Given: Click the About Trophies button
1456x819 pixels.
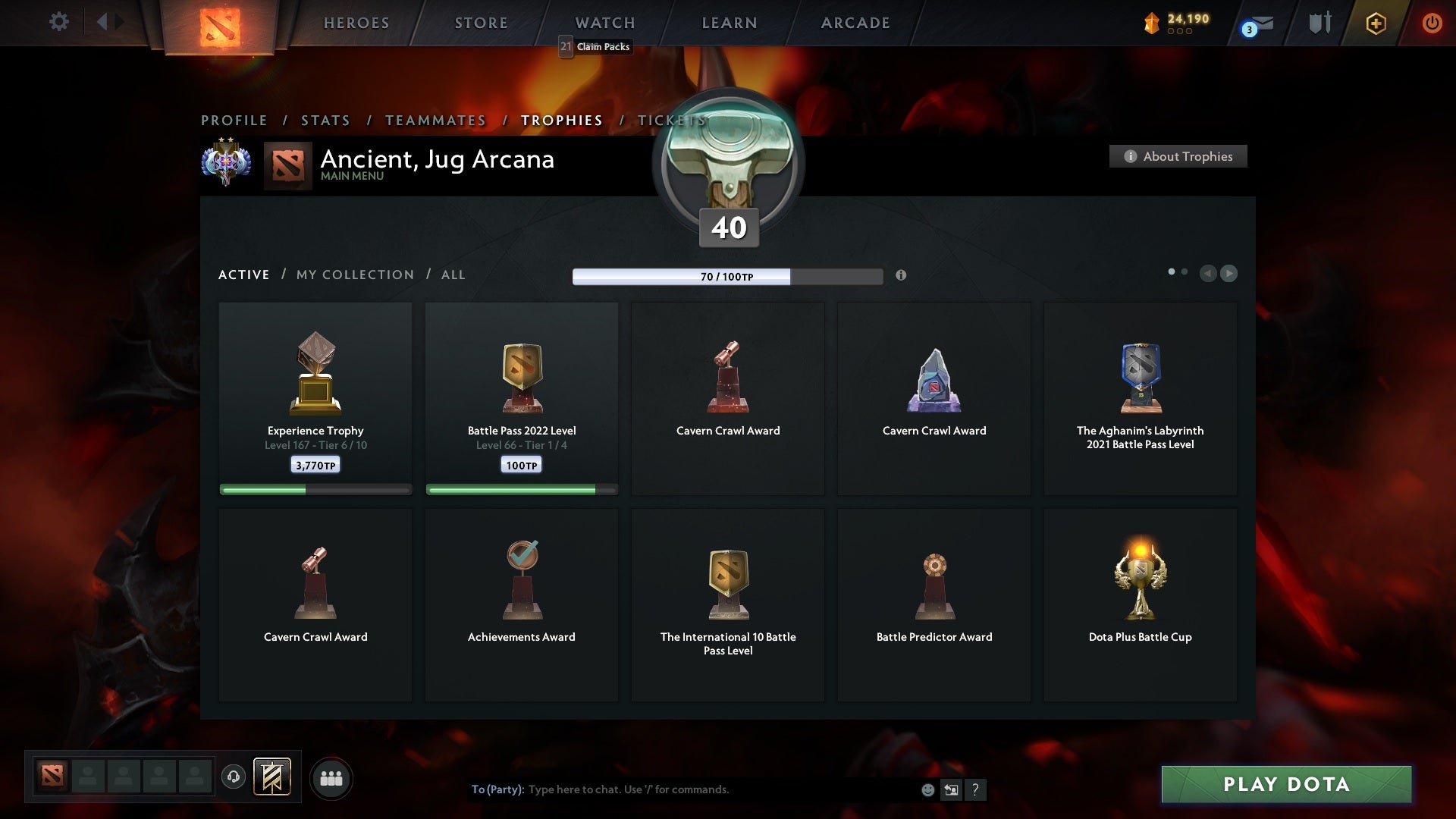Looking at the screenshot, I should 1178,156.
